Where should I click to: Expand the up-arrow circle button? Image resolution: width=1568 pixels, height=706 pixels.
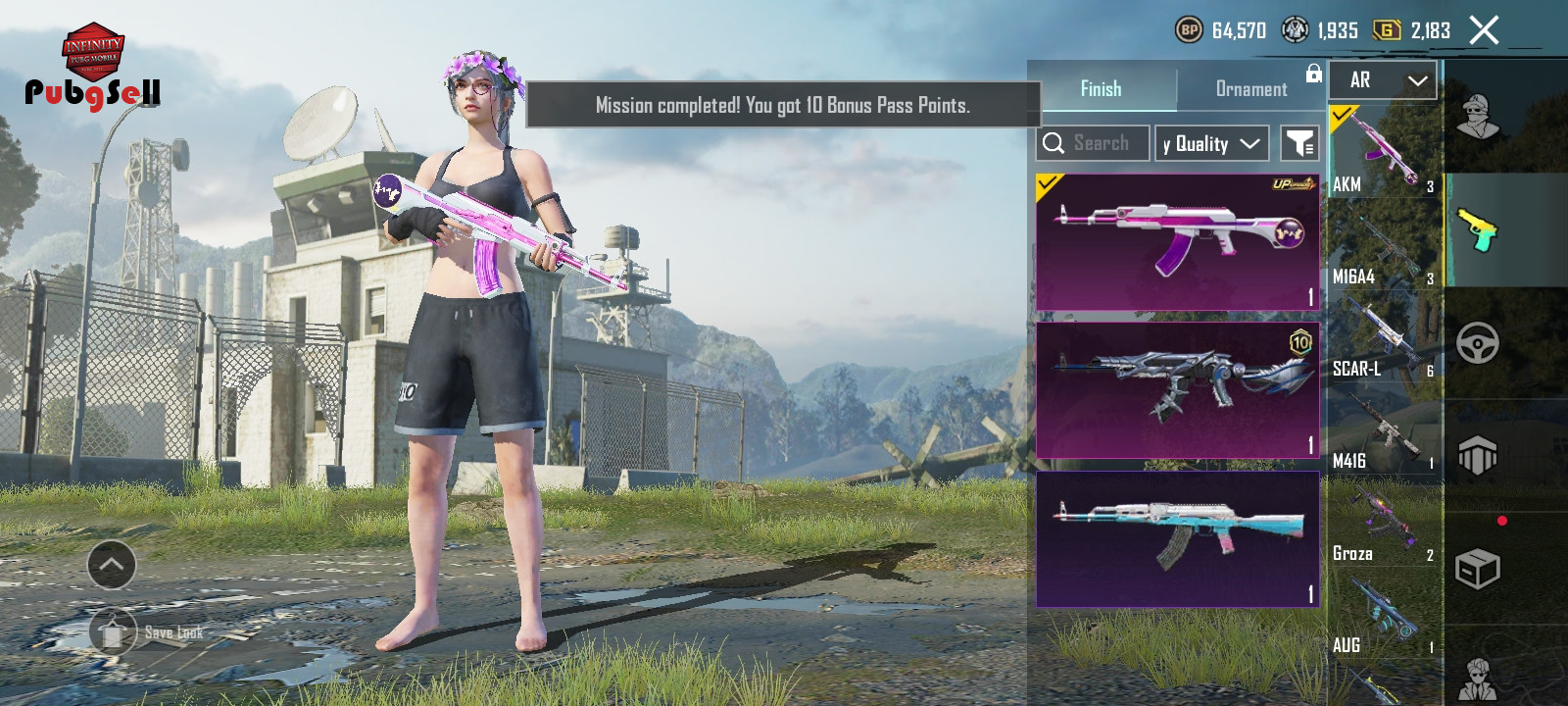[x=112, y=565]
